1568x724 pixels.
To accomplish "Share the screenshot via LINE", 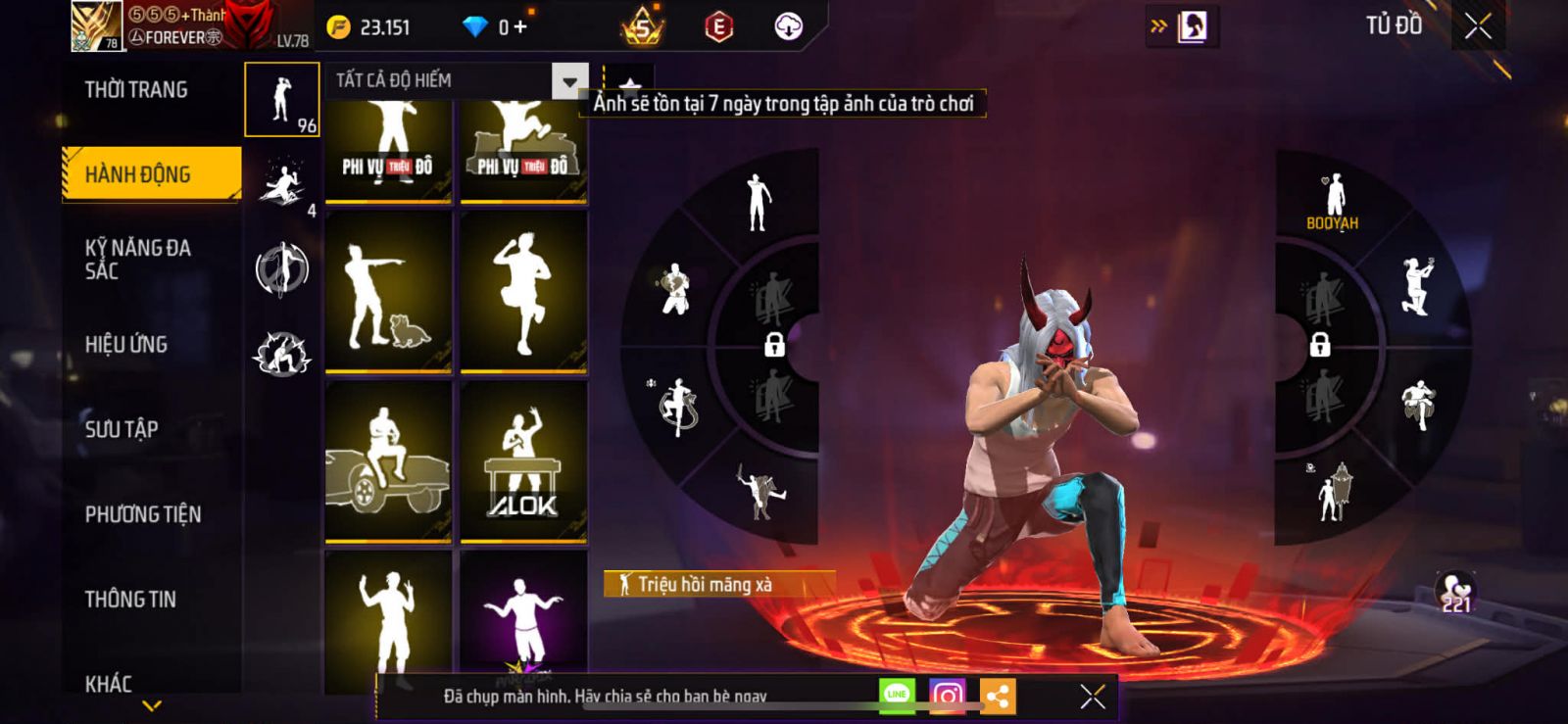I will tap(897, 696).
